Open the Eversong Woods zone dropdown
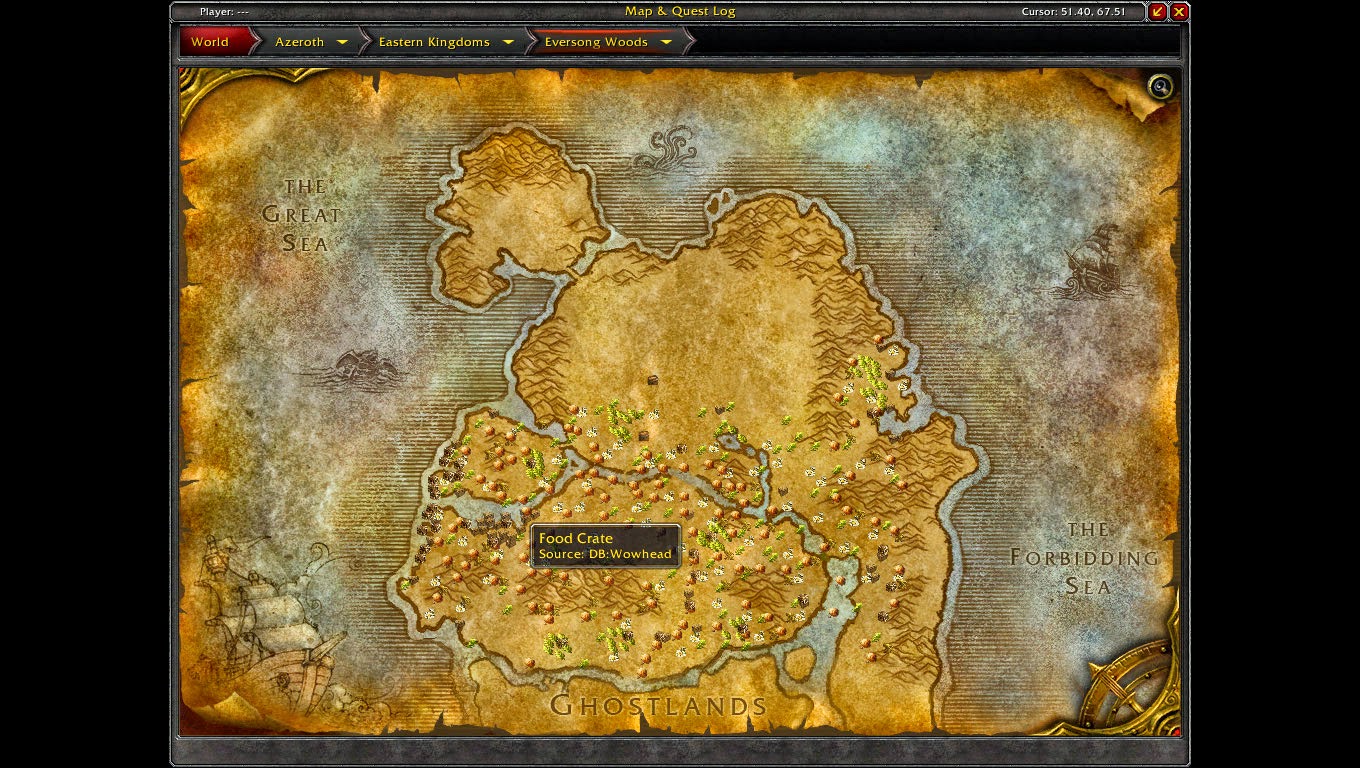Image resolution: width=1360 pixels, height=768 pixels. 665,41
